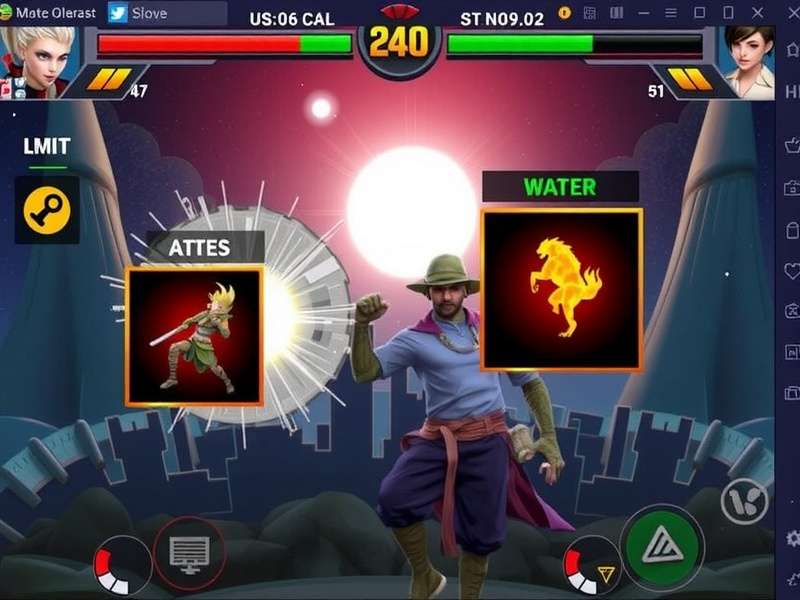The width and height of the screenshot is (800, 600).
Task: Choose the WATER golden beast card
Action: click(561, 290)
